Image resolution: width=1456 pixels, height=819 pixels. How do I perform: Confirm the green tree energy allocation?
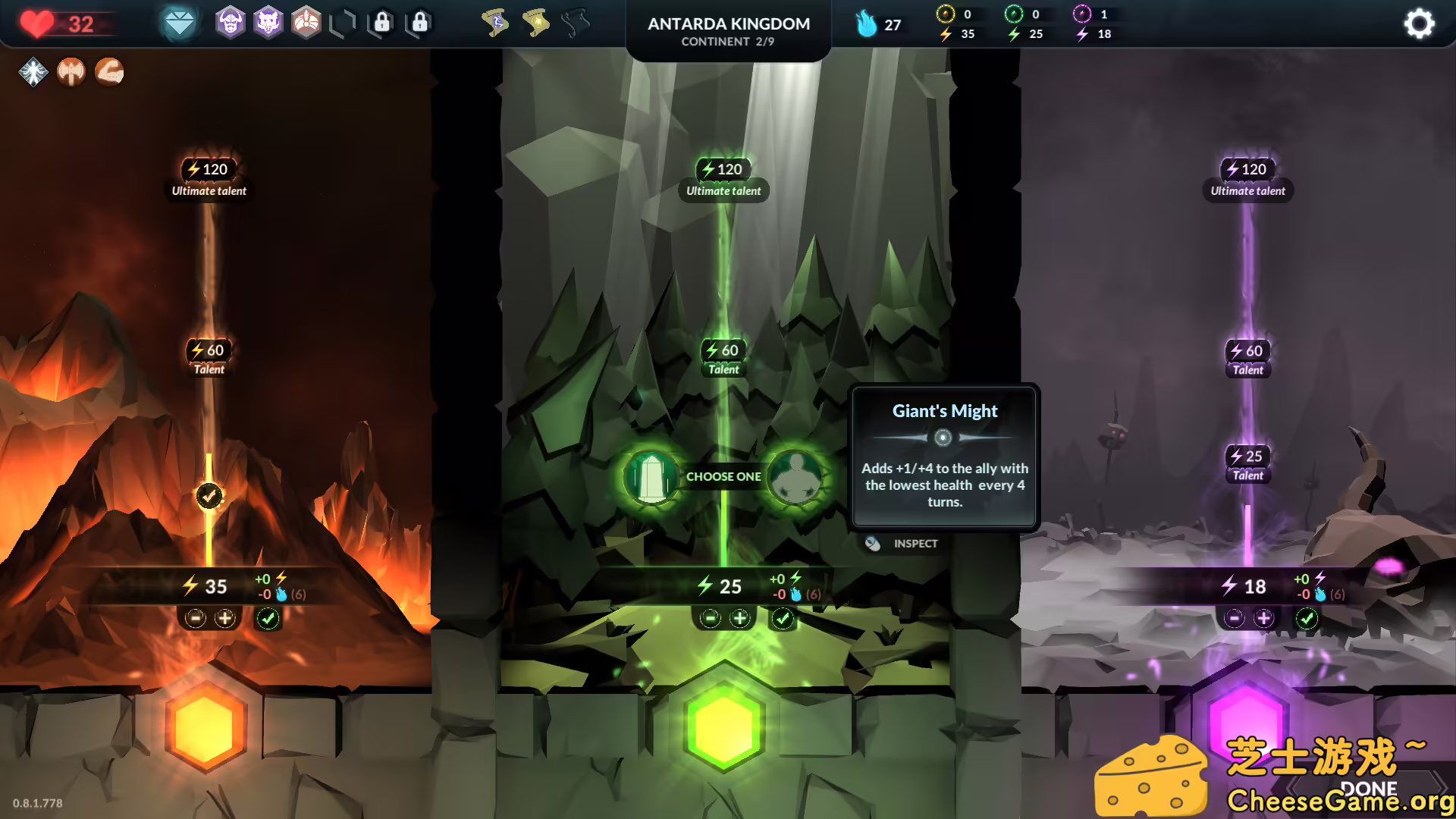[783, 619]
